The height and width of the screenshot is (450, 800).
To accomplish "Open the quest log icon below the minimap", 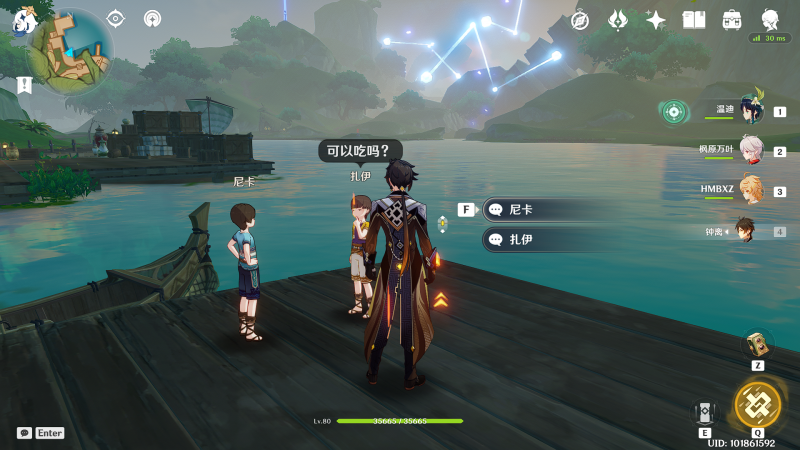I will (x=24, y=85).
